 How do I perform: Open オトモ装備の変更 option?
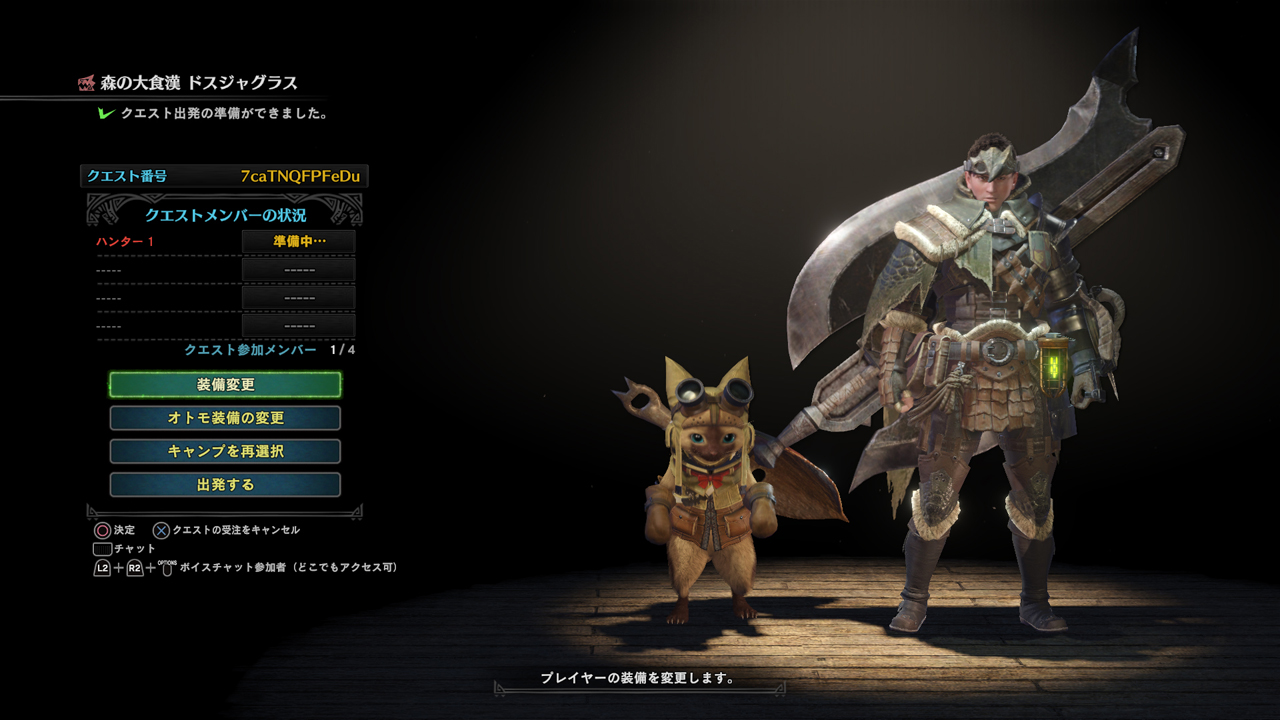[x=225, y=418]
